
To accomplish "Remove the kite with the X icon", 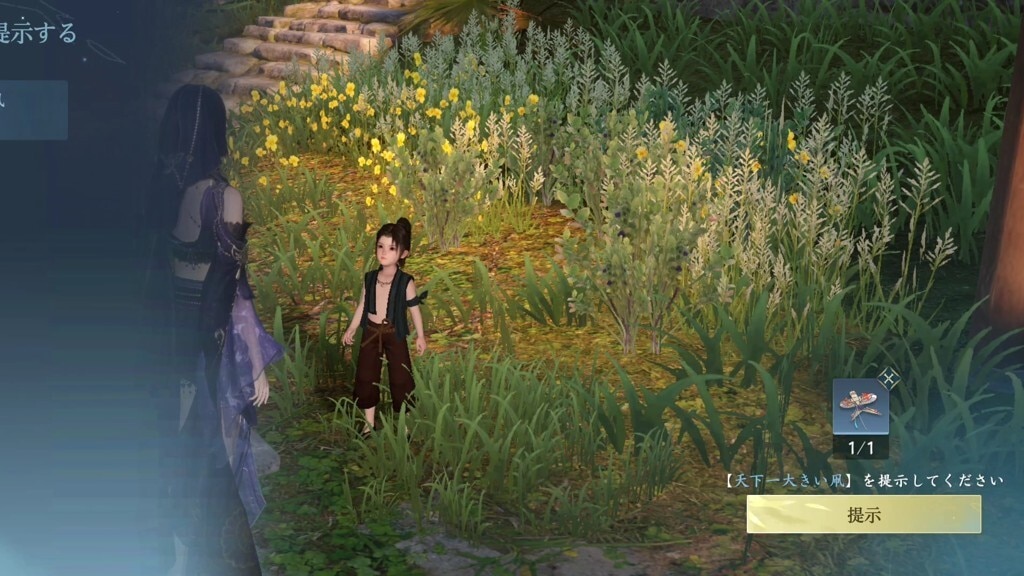I will 889,378.
